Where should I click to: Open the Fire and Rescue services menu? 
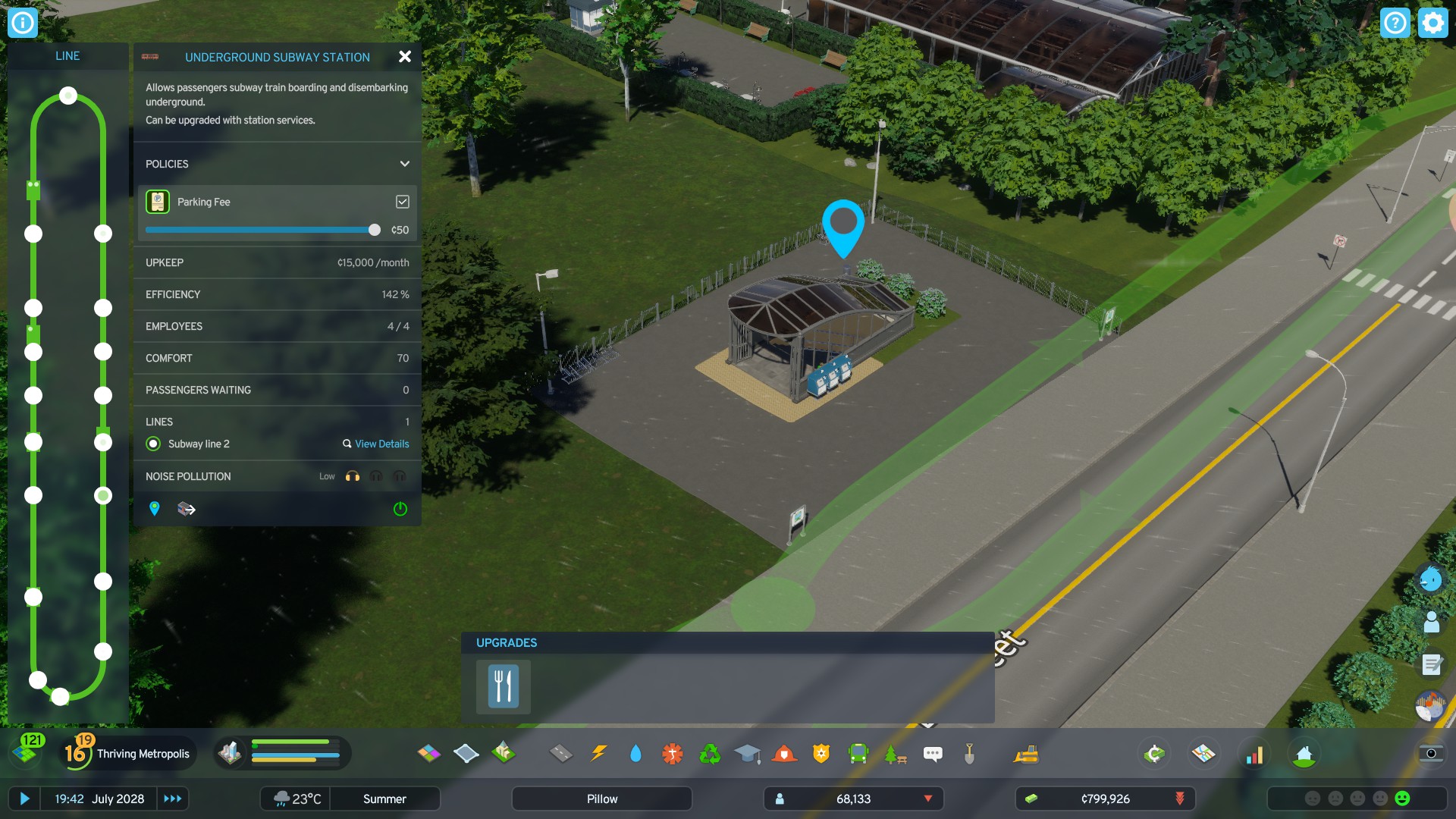click(785, 754)
